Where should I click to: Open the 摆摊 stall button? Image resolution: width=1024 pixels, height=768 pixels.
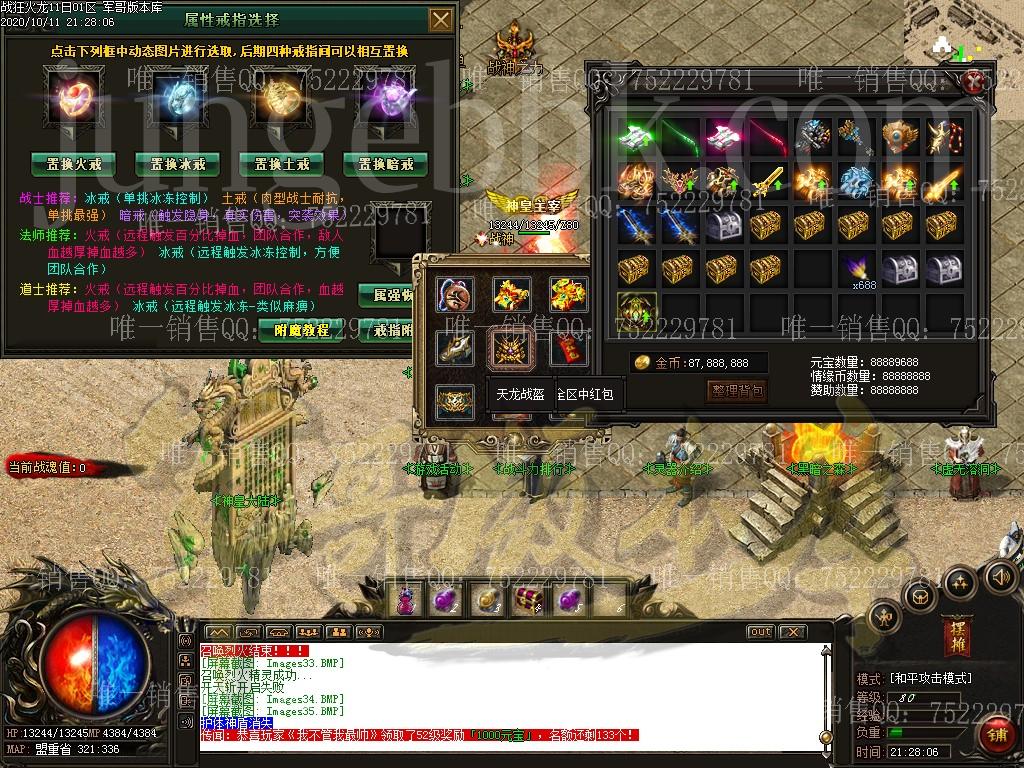point(956,635)
